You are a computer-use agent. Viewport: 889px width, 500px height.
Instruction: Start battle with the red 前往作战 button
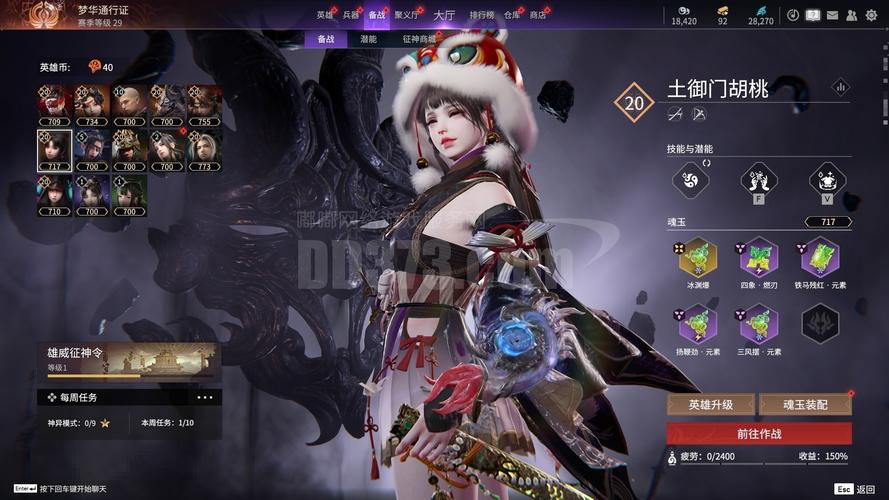click(759, 434)
